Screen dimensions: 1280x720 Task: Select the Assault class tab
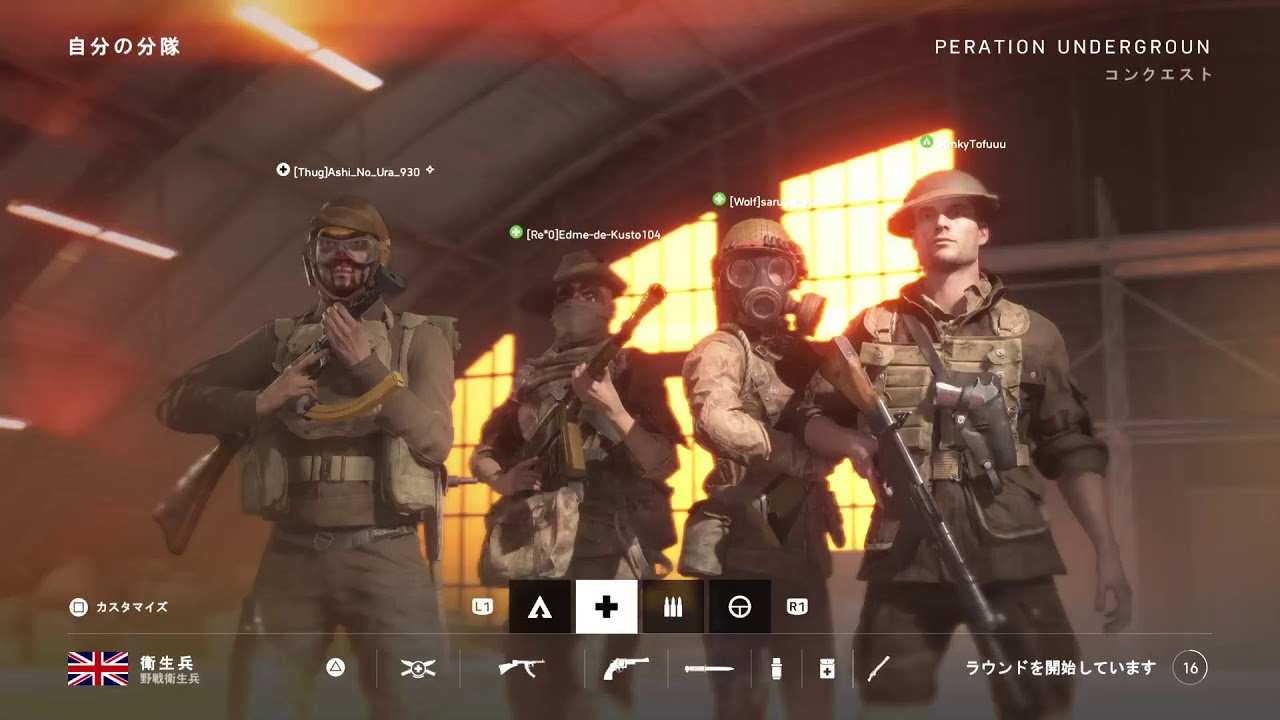tap(540, 607)
